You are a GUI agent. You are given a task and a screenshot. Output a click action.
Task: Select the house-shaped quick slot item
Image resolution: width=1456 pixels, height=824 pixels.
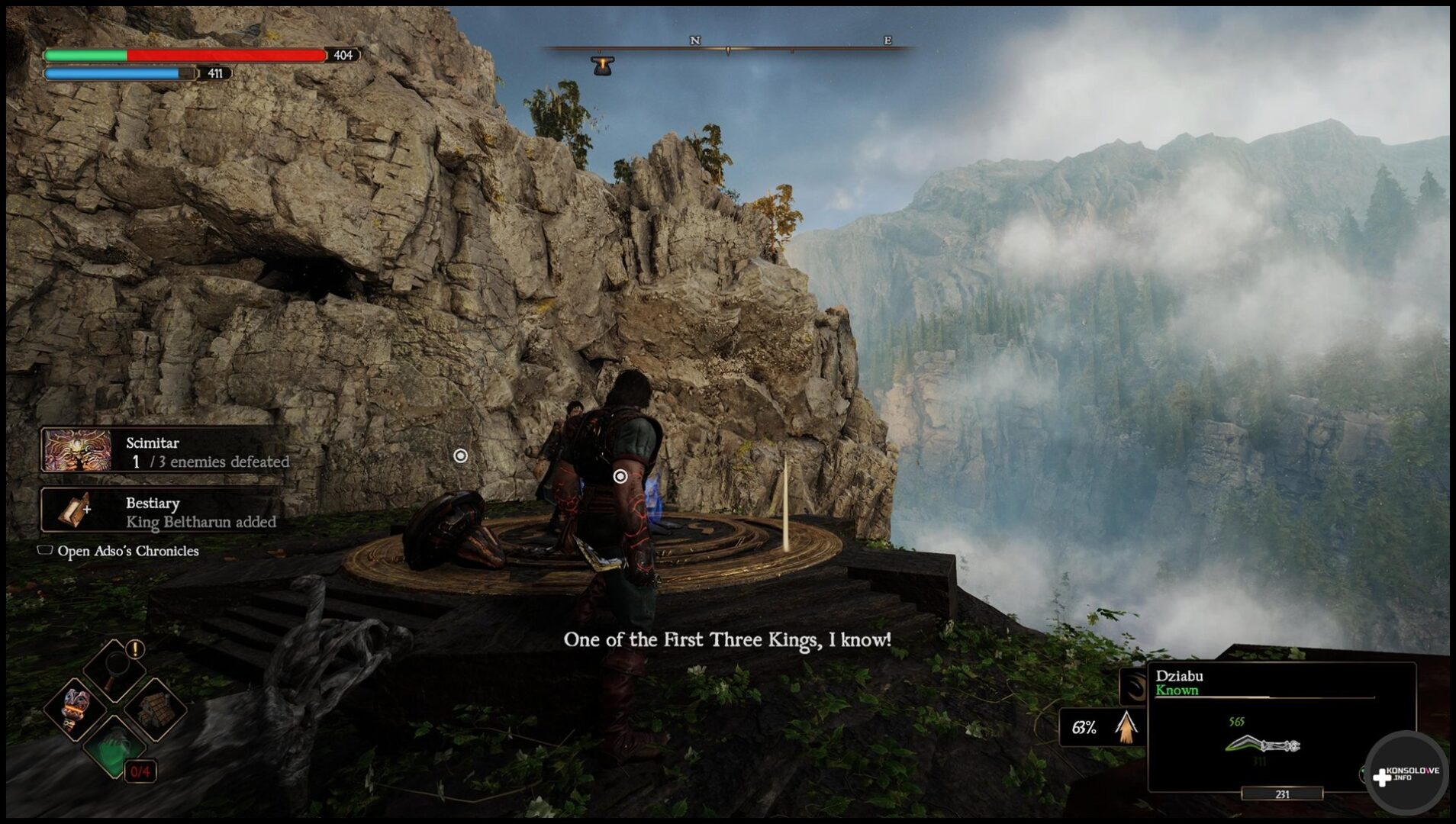155,709
